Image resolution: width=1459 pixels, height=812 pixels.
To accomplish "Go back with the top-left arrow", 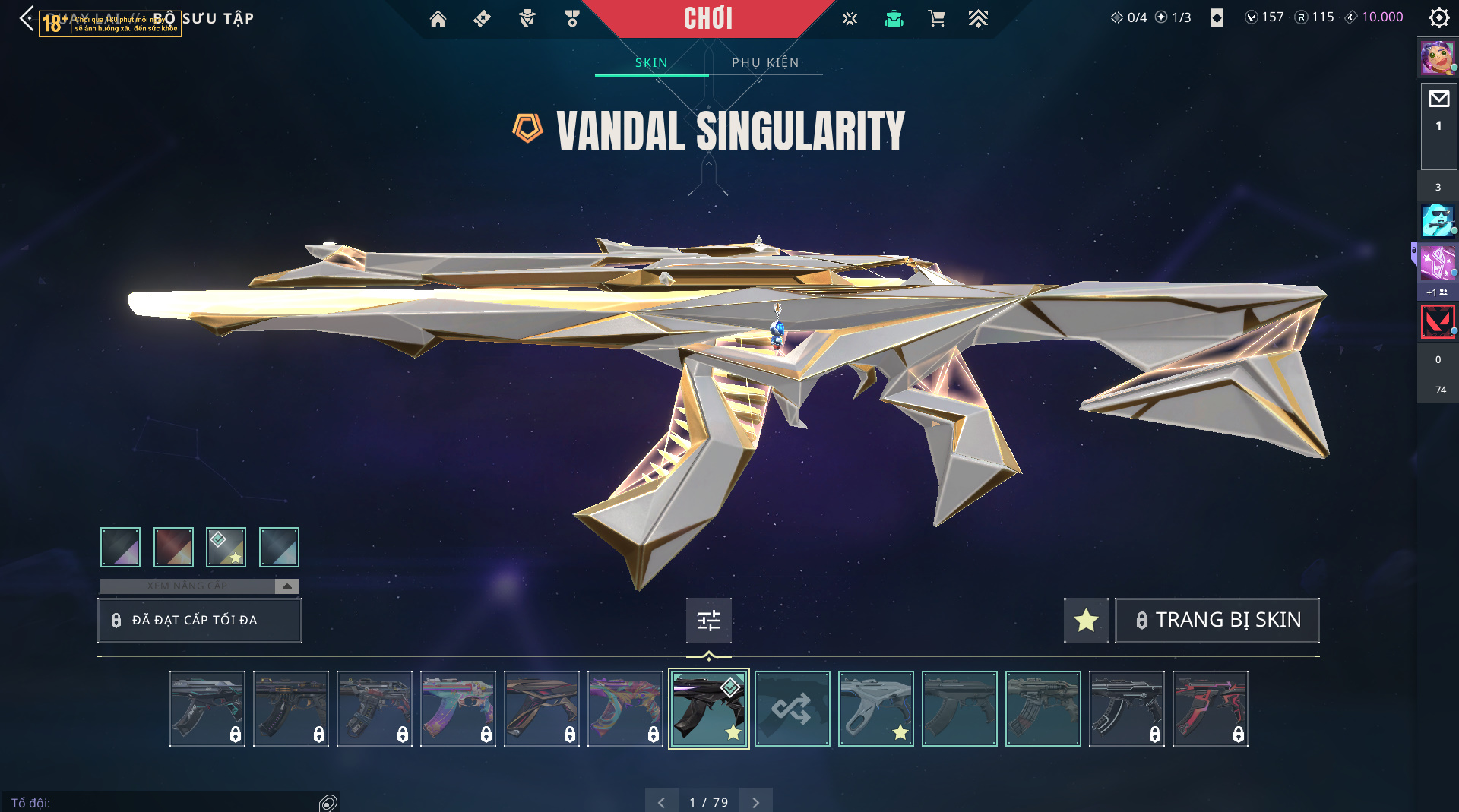I will (x=27, y=18).
